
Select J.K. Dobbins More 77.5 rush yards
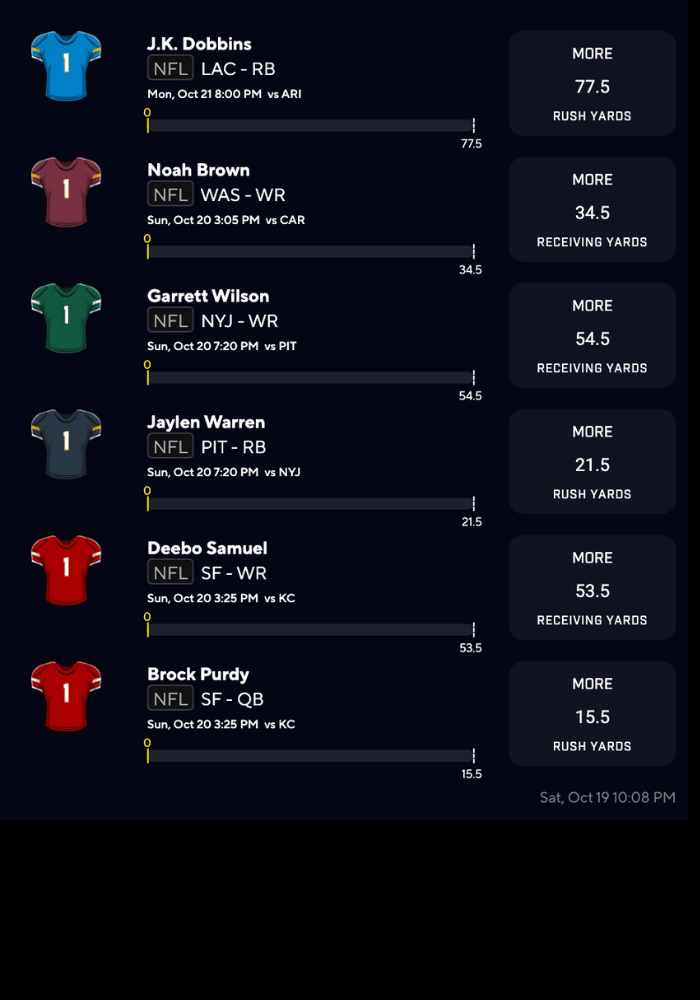592,83
